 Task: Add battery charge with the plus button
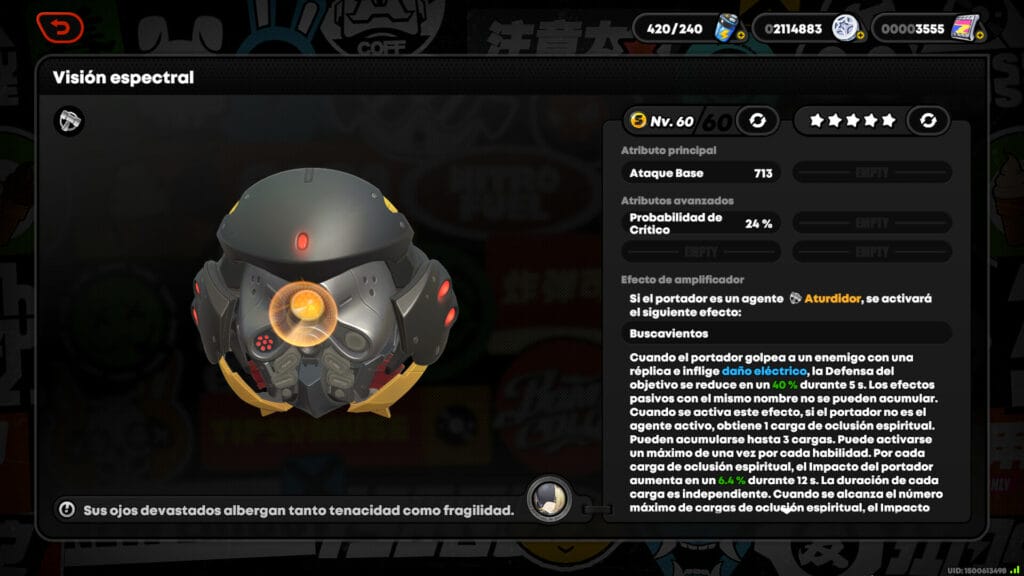pos(740,36)
